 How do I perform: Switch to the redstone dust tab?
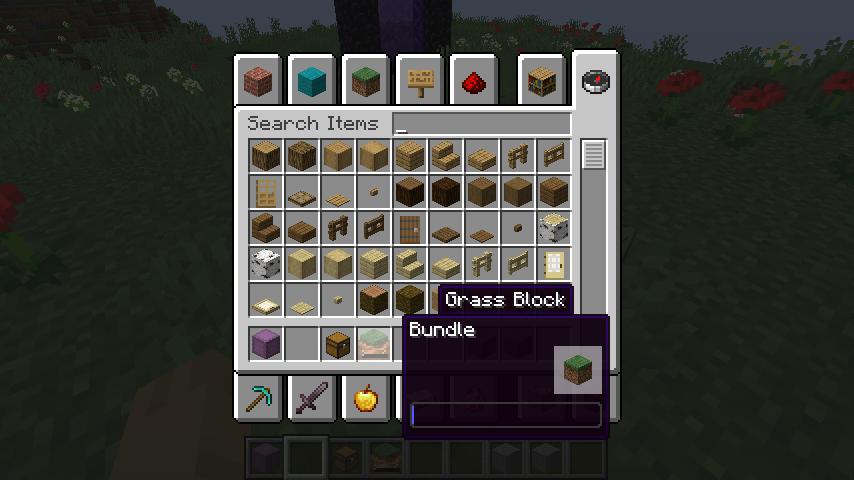[x=474, y=82]
